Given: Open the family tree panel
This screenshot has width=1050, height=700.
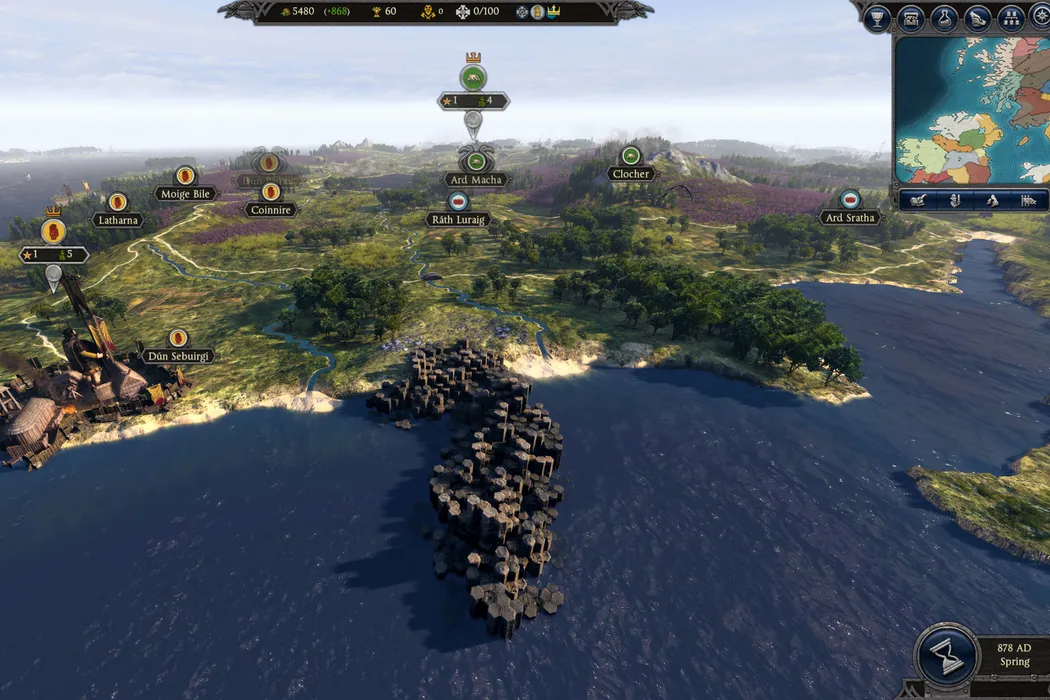Looking at the screenshot, I should pyautogui.click(x=1011, y=18).
